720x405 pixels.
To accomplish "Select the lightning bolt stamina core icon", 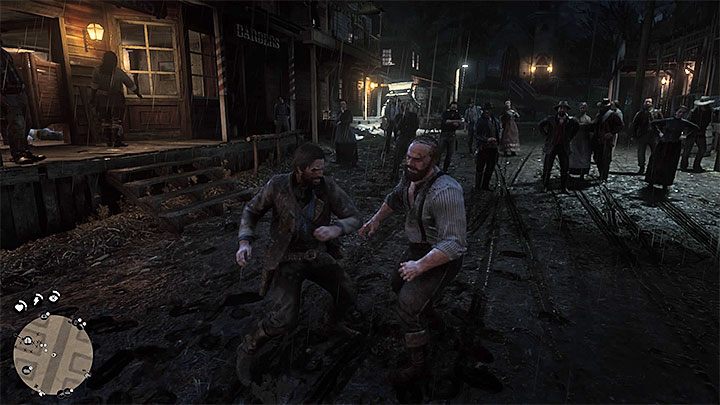I will 37,299.
